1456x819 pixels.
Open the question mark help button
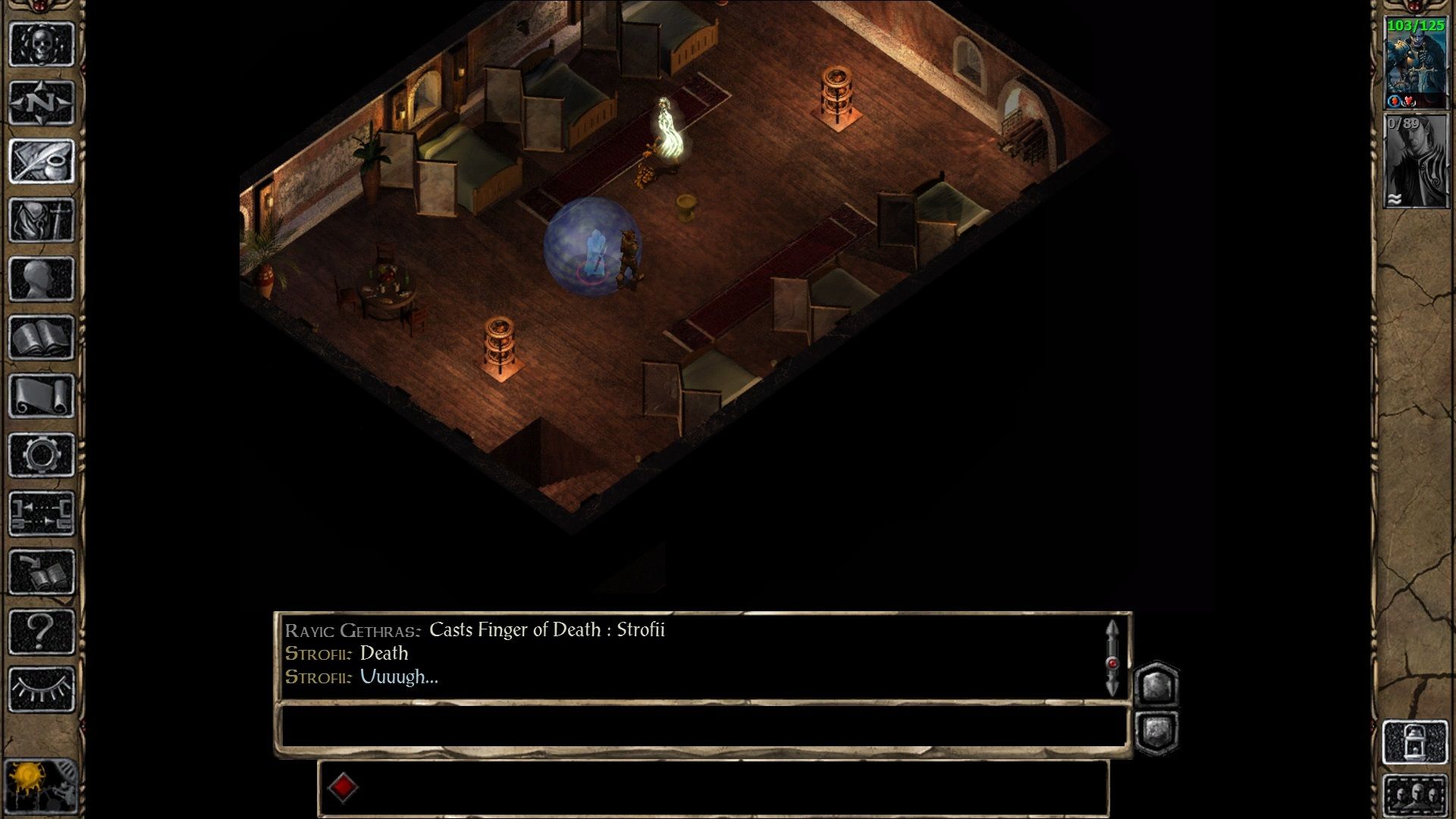(x=42, y=631)
